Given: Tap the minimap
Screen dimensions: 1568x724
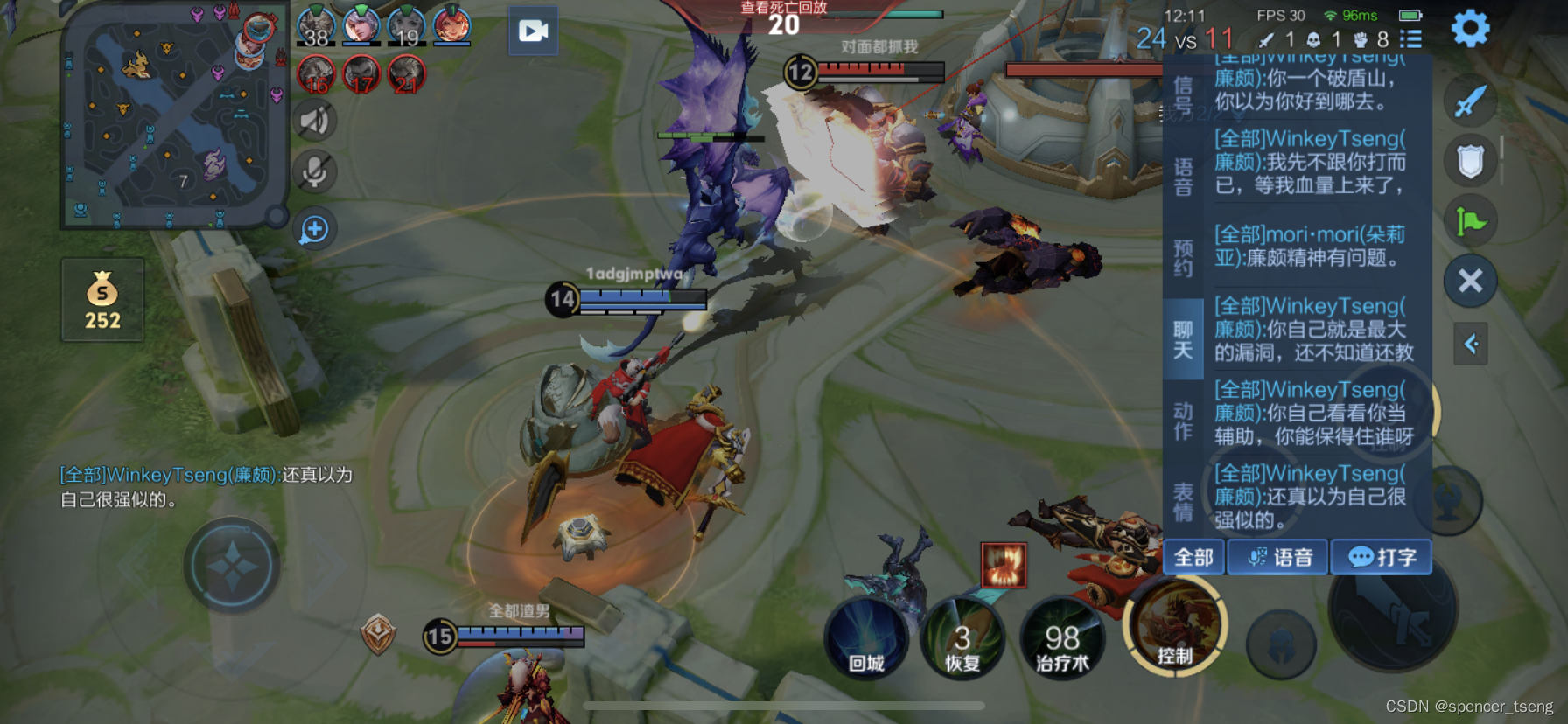Looking at the screenshot, I should coord(173,118).
